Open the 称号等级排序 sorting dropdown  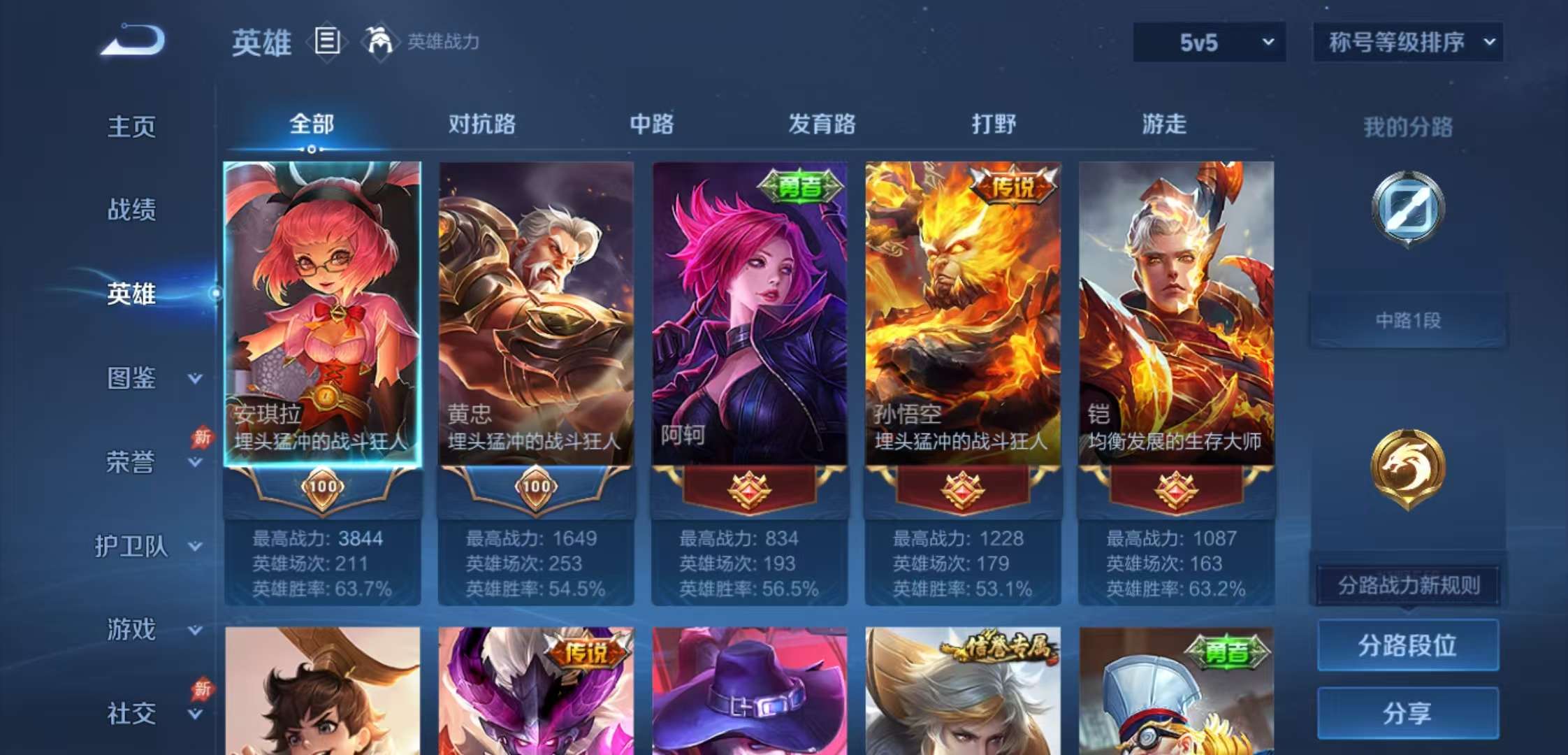pyautogui.click(x=1408, y=42)
